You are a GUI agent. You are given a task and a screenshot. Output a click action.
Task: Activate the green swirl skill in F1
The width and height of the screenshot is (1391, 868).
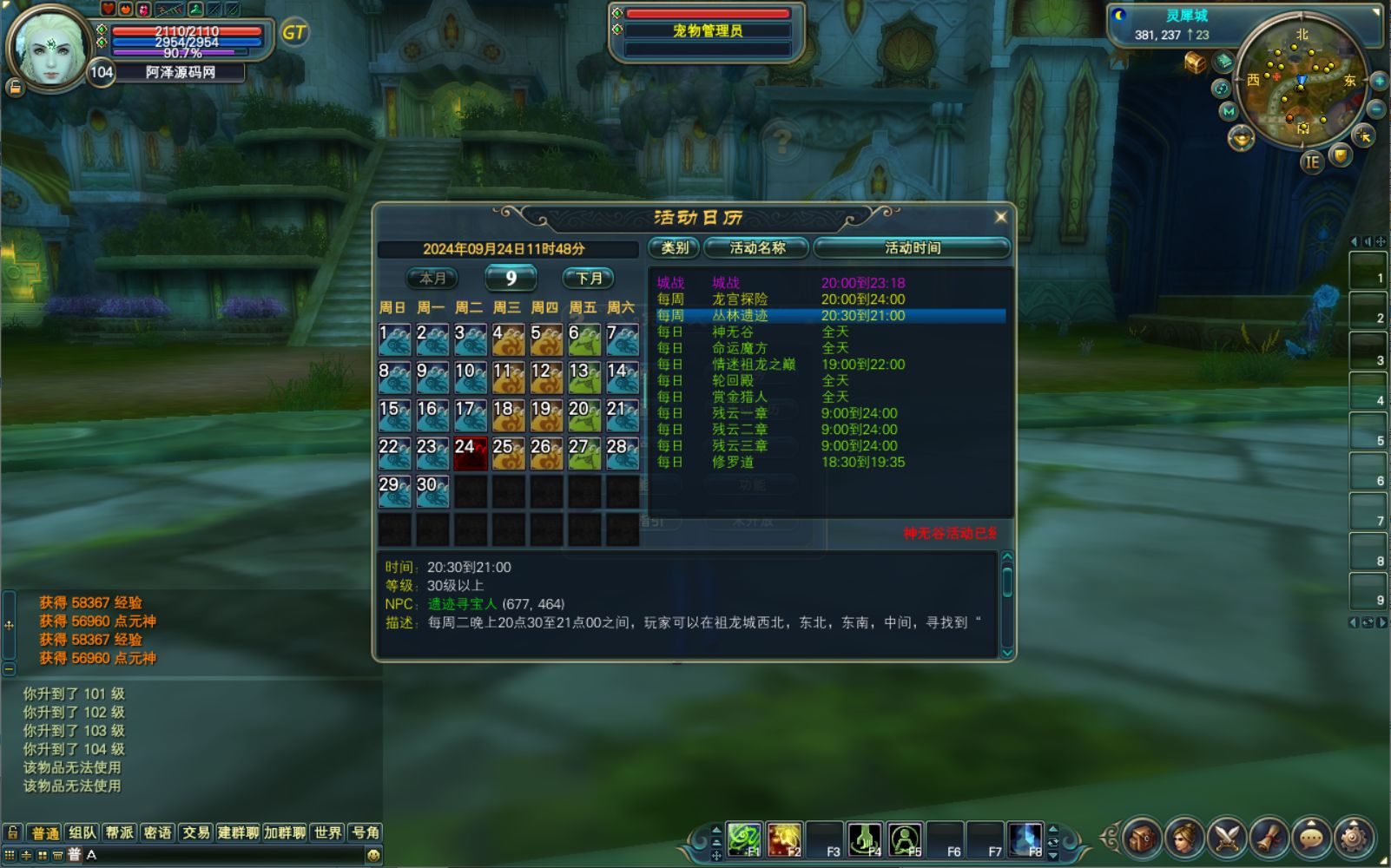coord(743,839)
